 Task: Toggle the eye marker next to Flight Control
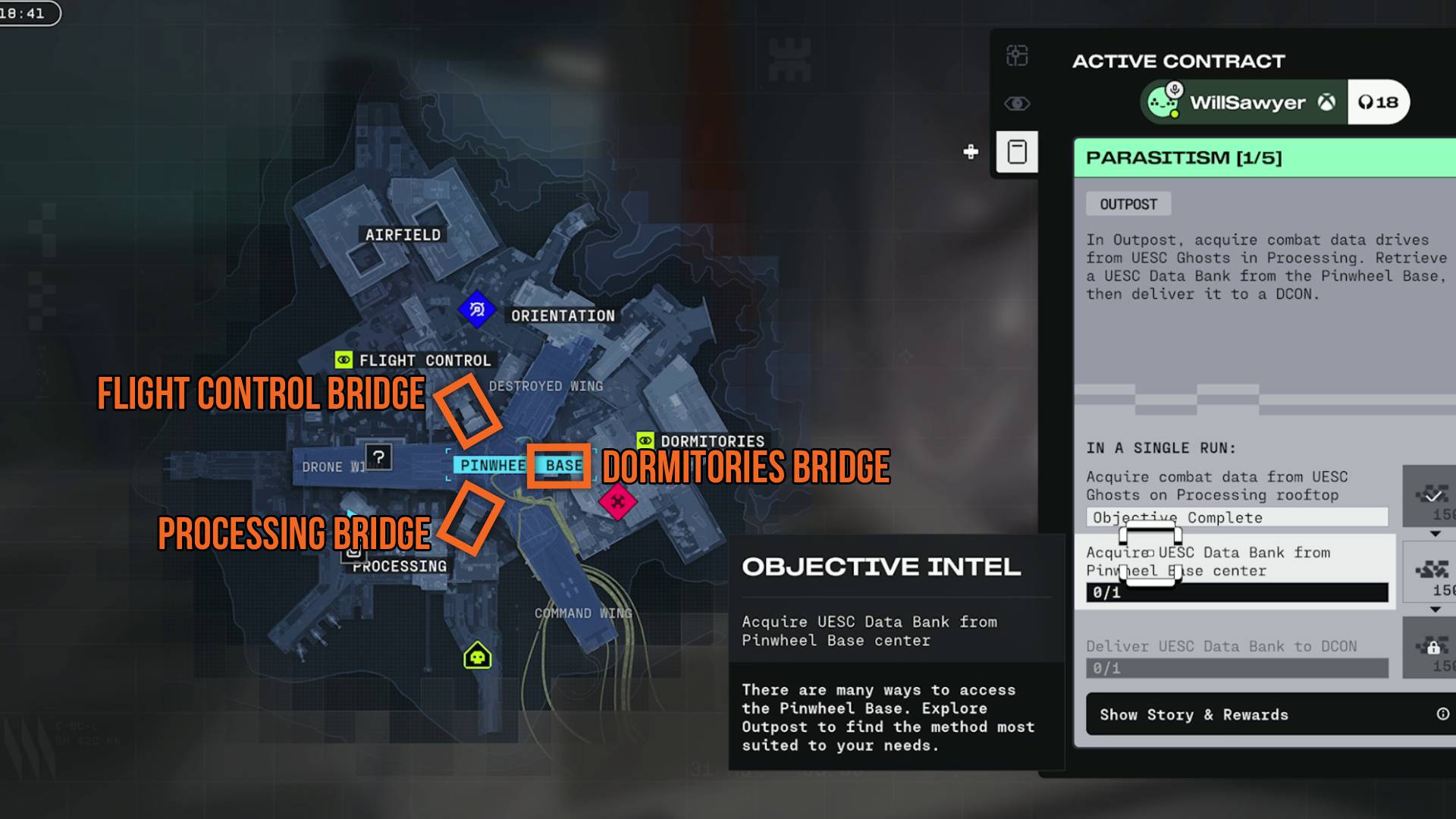342,360
